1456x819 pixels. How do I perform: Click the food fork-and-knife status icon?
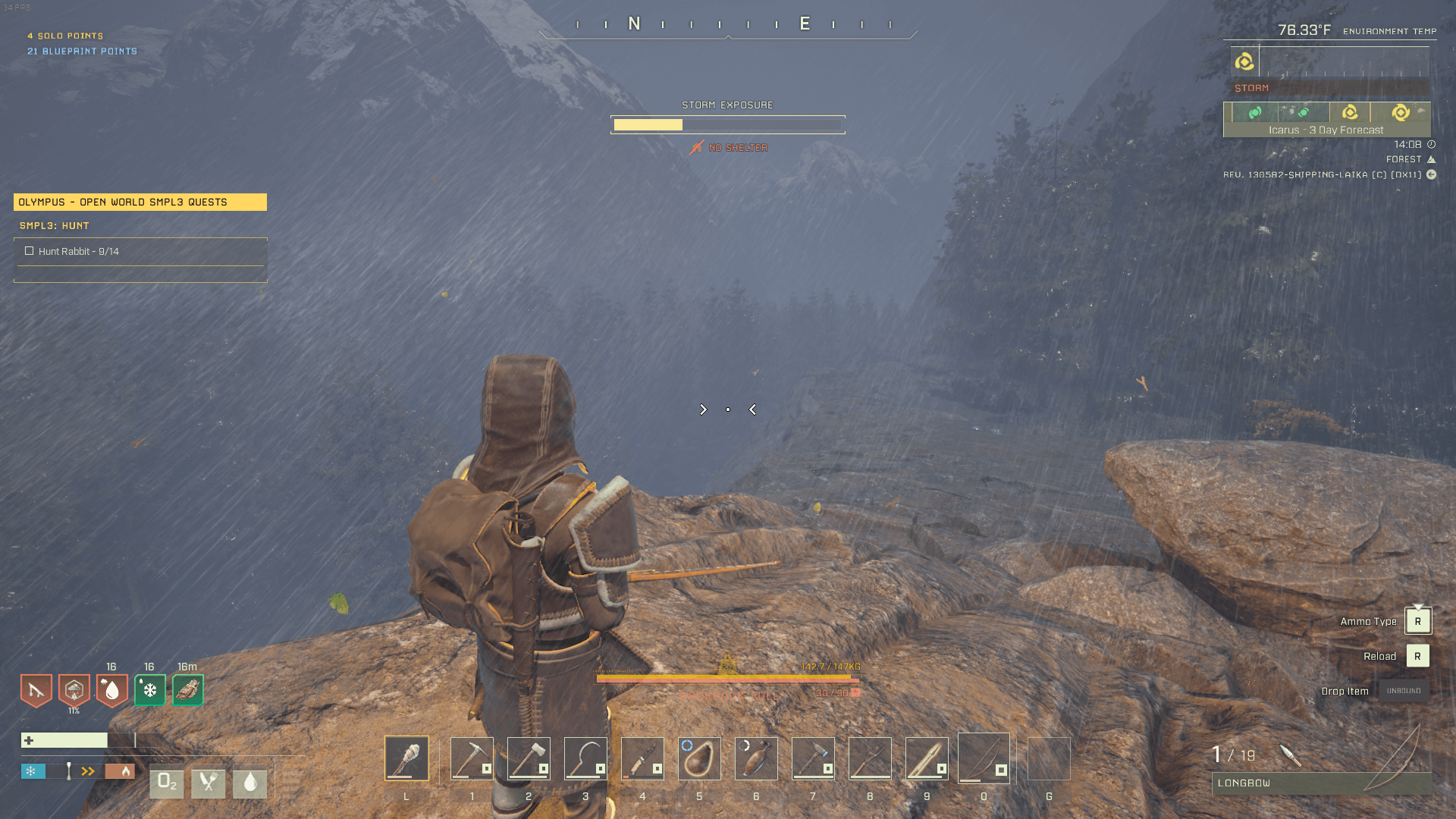pyautogui.click(x=208, y=783)
